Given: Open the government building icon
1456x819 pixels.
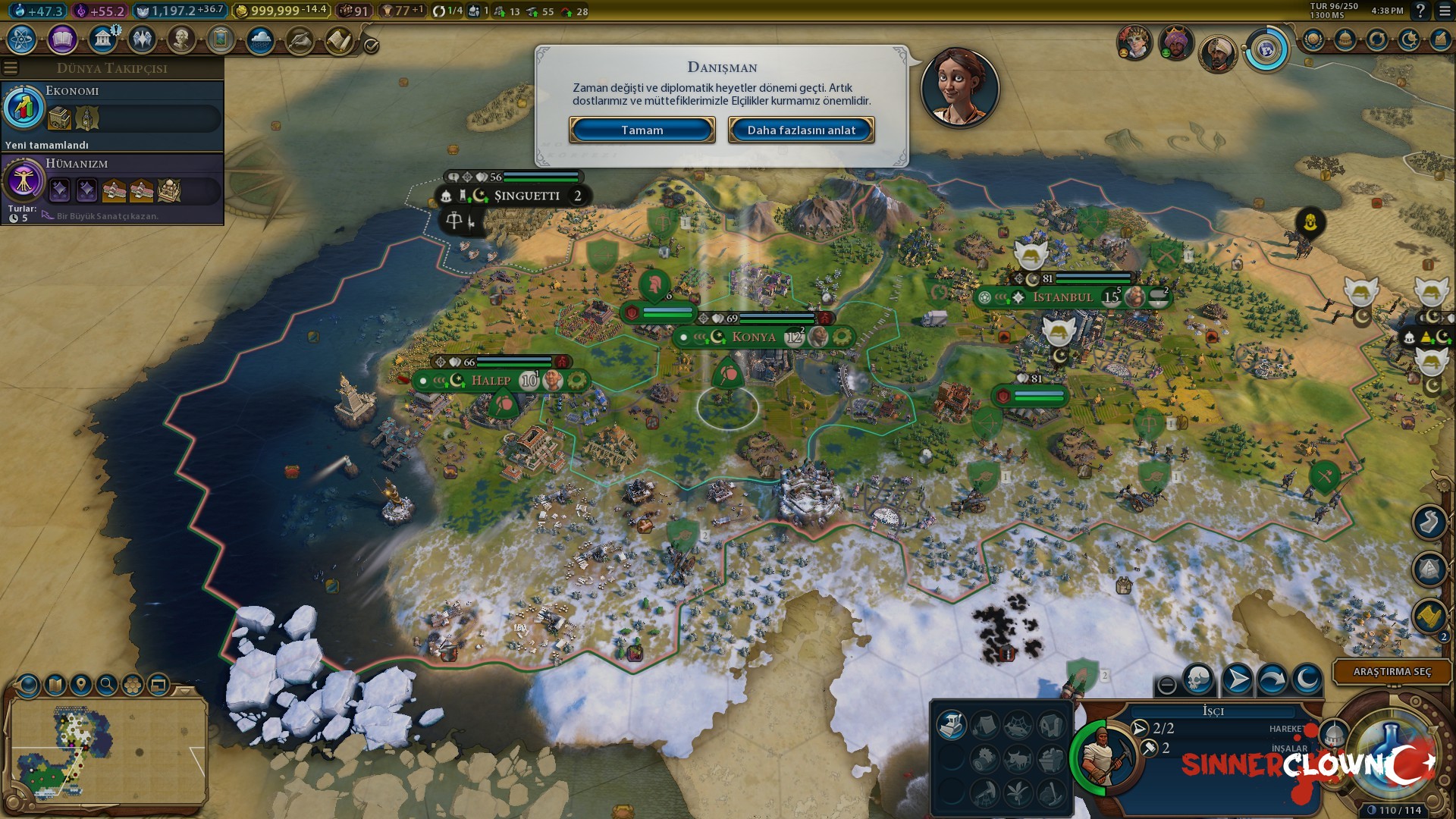Looking at the screenshot, I should 102,39.
